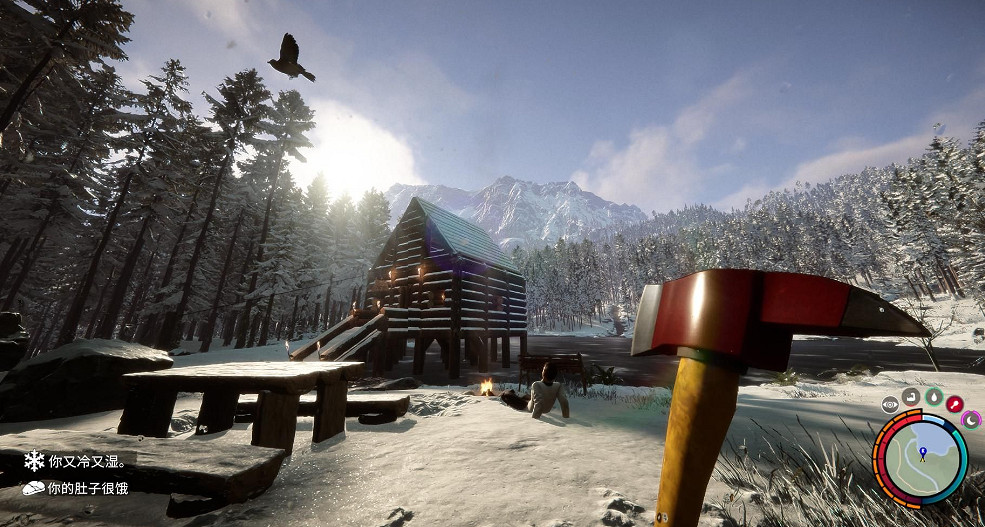Screen dimensions: 985x527
Task: Select the crescent moon rest icon
Action: click(x=970, y=420)
